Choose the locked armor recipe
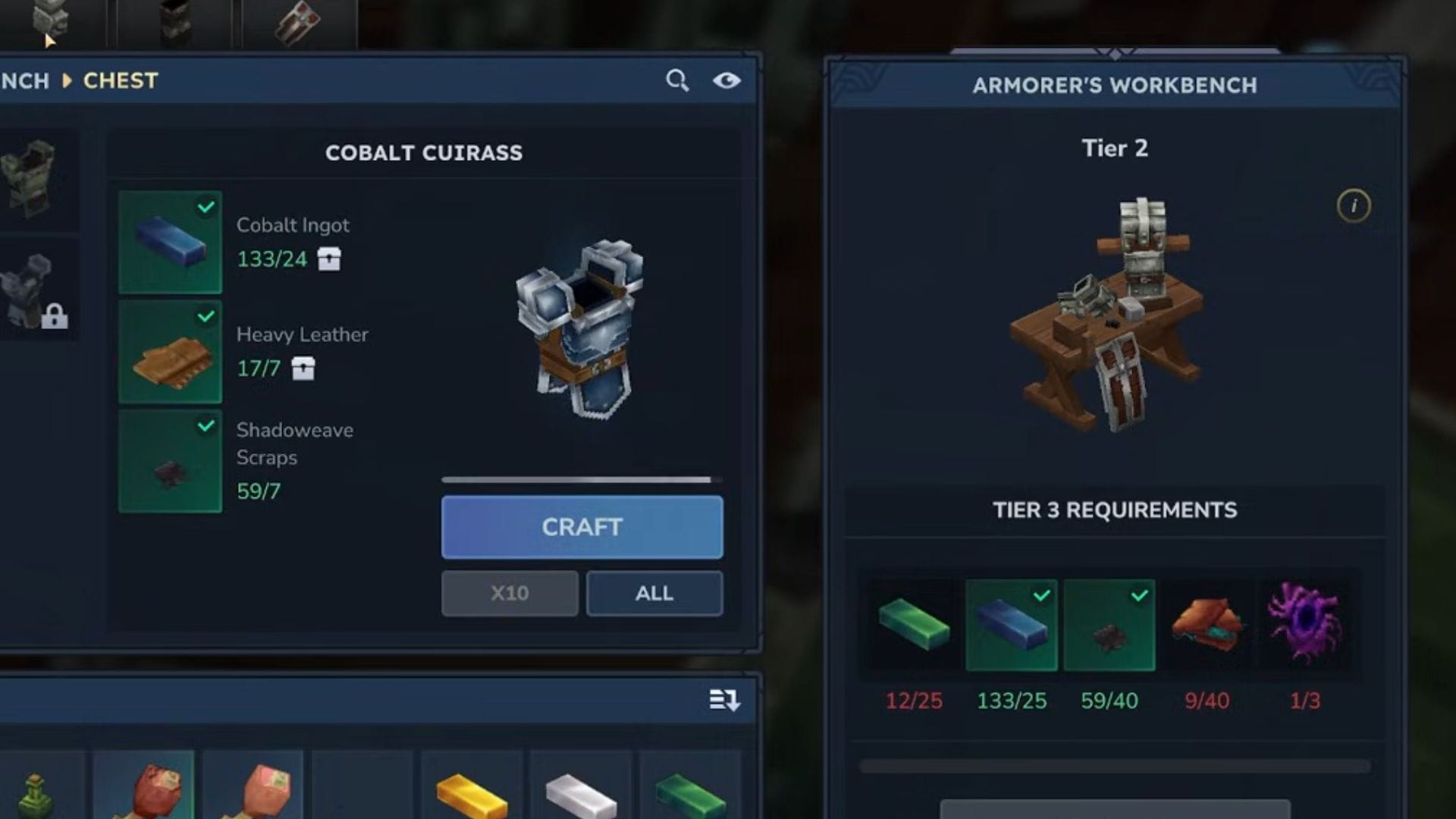 pyautogui.click(x=35, y=292)
